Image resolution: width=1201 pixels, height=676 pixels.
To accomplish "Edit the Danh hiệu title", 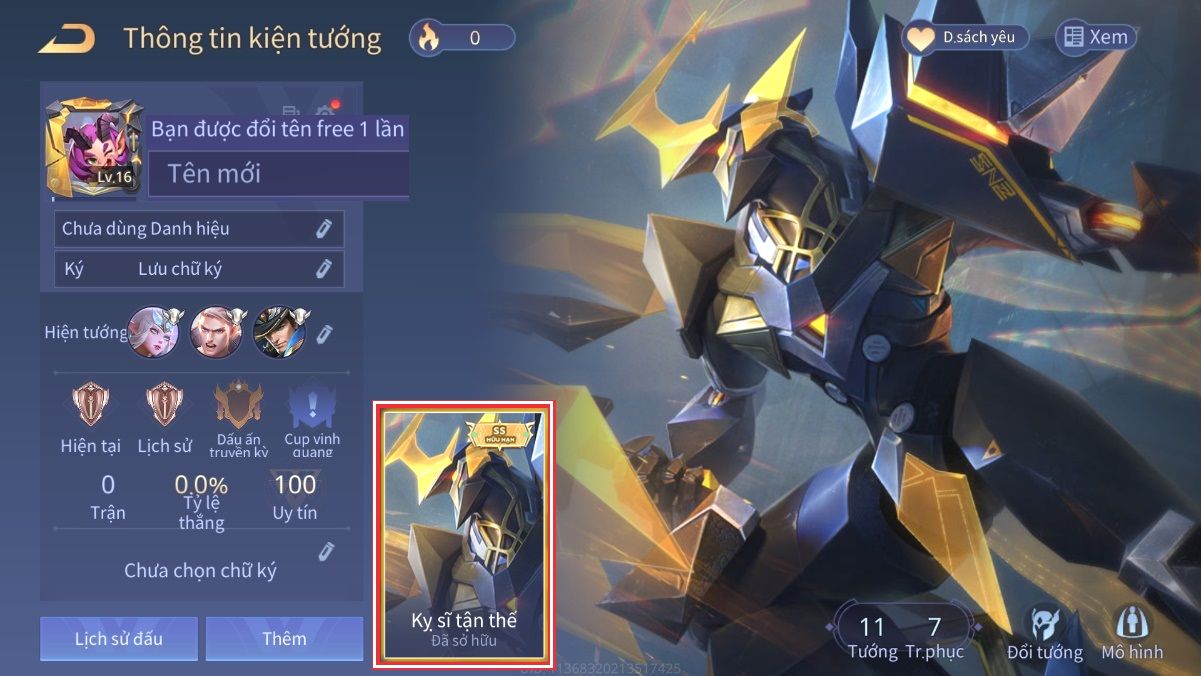I will point(323,229).
